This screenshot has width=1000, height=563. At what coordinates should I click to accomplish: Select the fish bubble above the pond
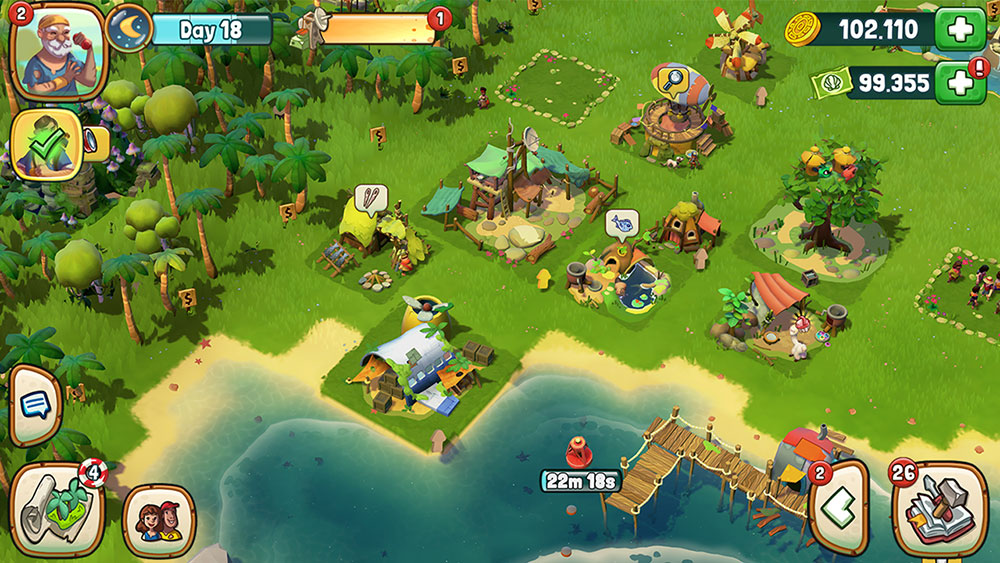(621, 223)
